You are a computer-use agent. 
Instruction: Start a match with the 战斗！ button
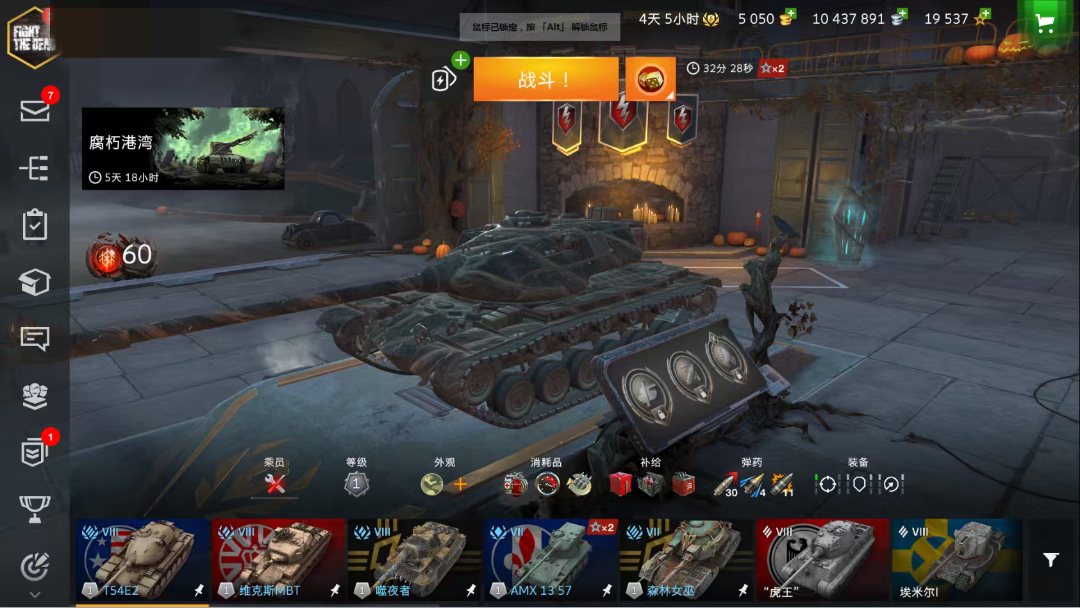(545, 79)
